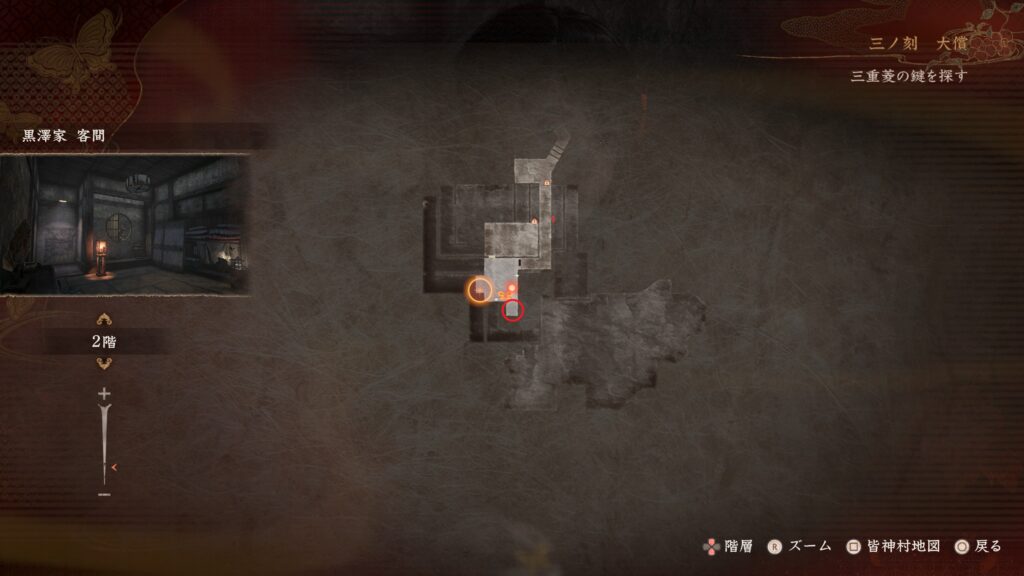
Task: Select the 三重菱の鍵を探す objective text
Action: pos(908,76)
